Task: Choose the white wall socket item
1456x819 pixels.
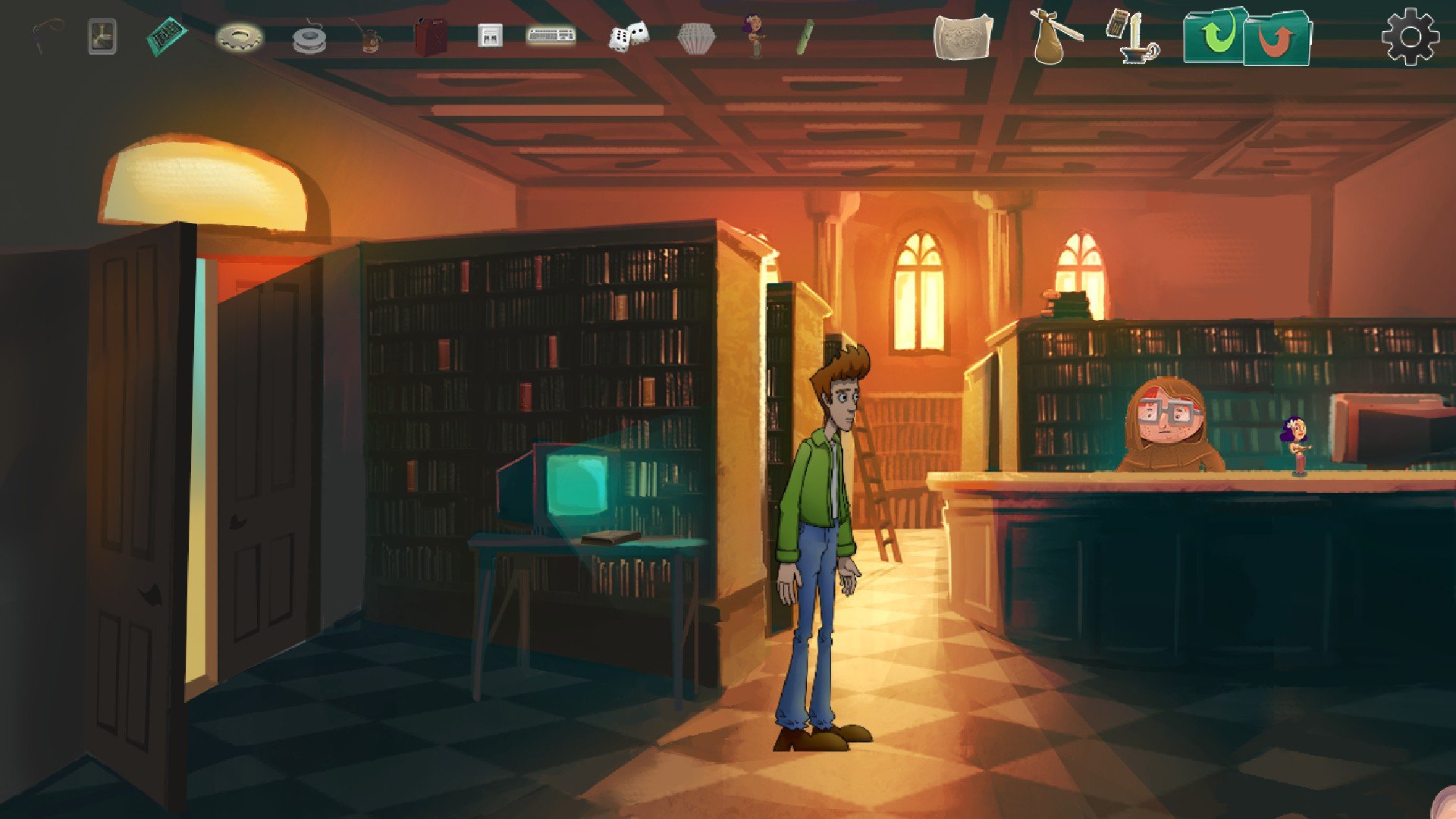Action: pyautogui.click(x=490, y=36)
